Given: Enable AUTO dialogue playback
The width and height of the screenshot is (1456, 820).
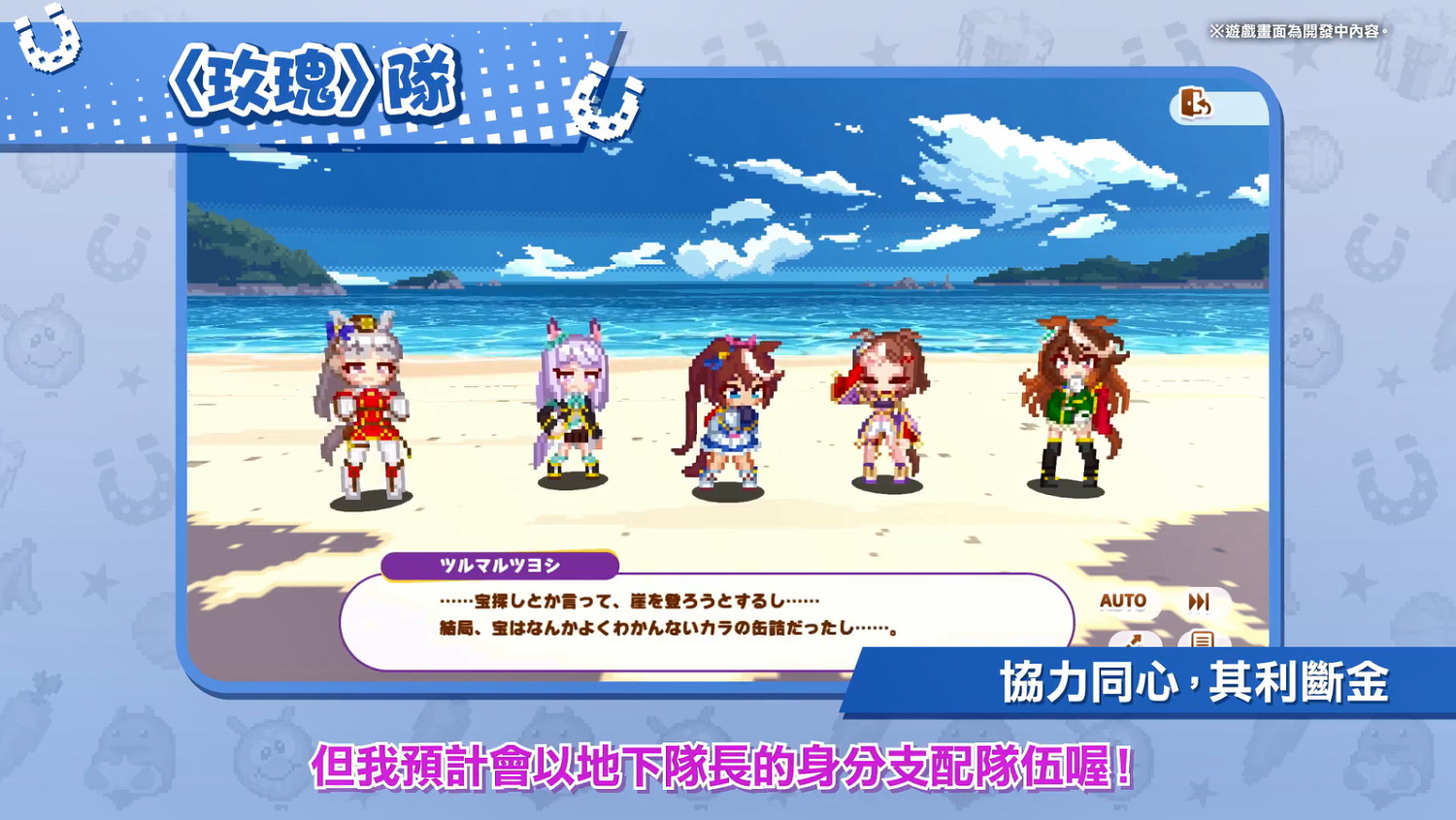Looking at the screenshot, I should point(1124,602).
